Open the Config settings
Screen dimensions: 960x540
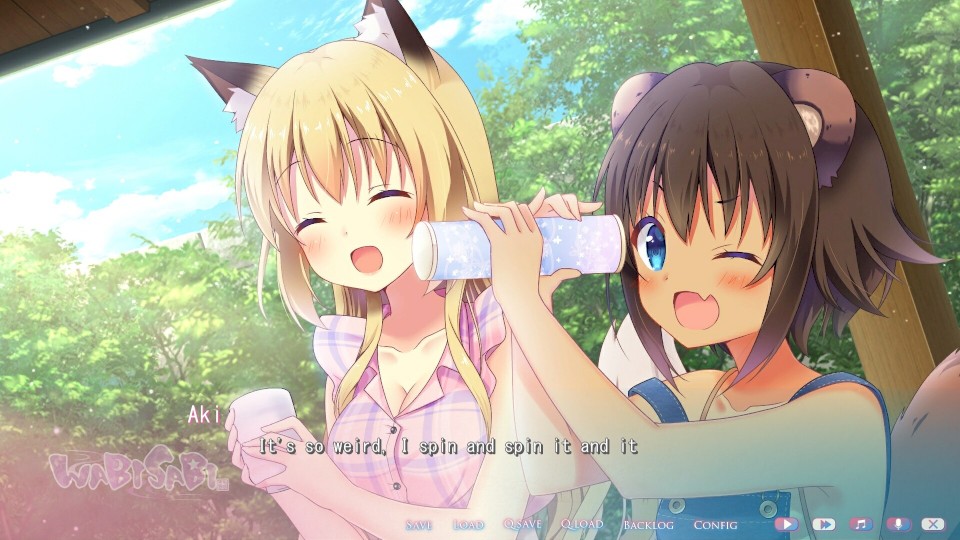(715, 524)
